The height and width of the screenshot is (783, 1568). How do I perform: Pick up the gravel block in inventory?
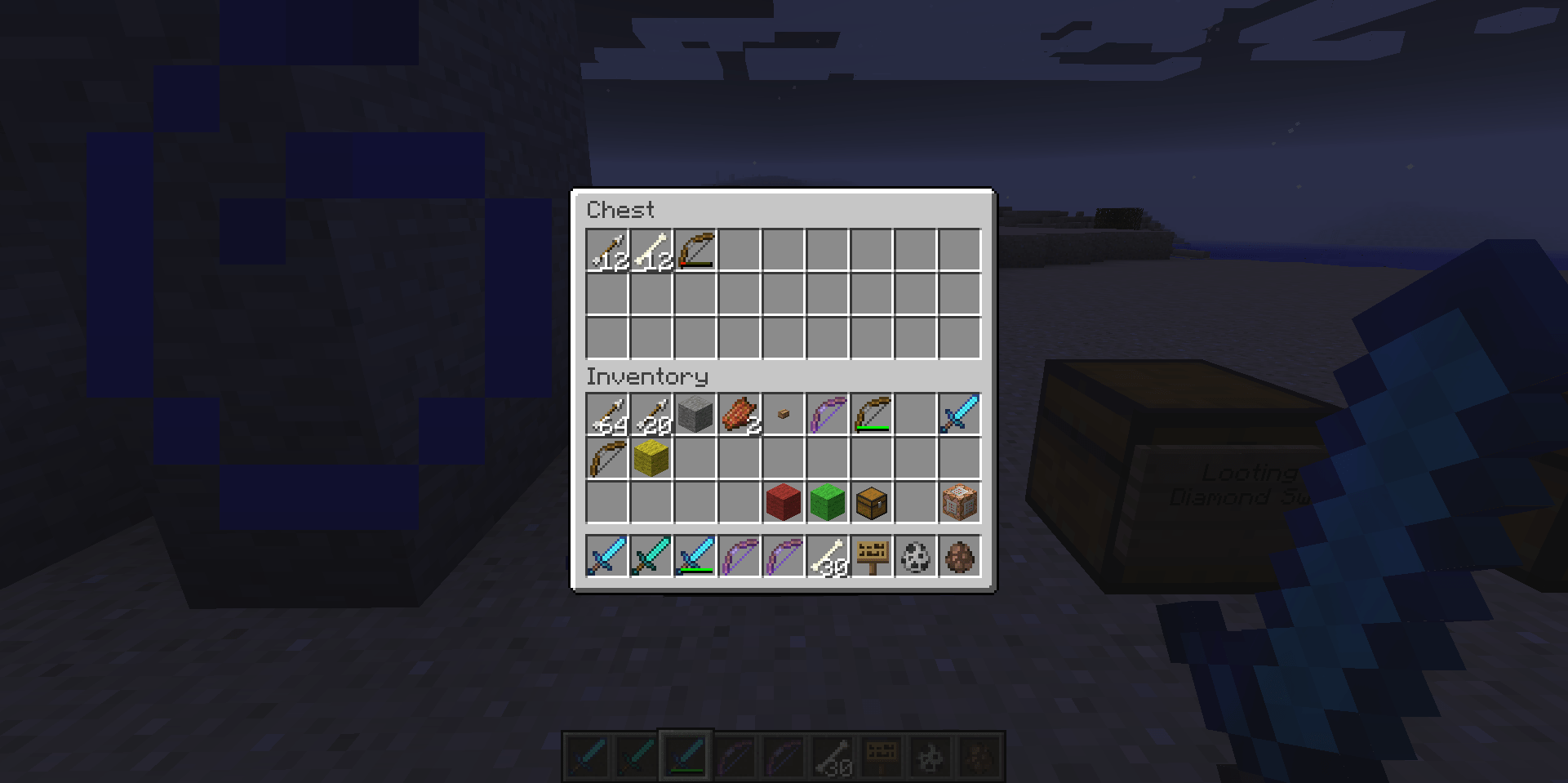pyautogui.click(x=695, y=414)
